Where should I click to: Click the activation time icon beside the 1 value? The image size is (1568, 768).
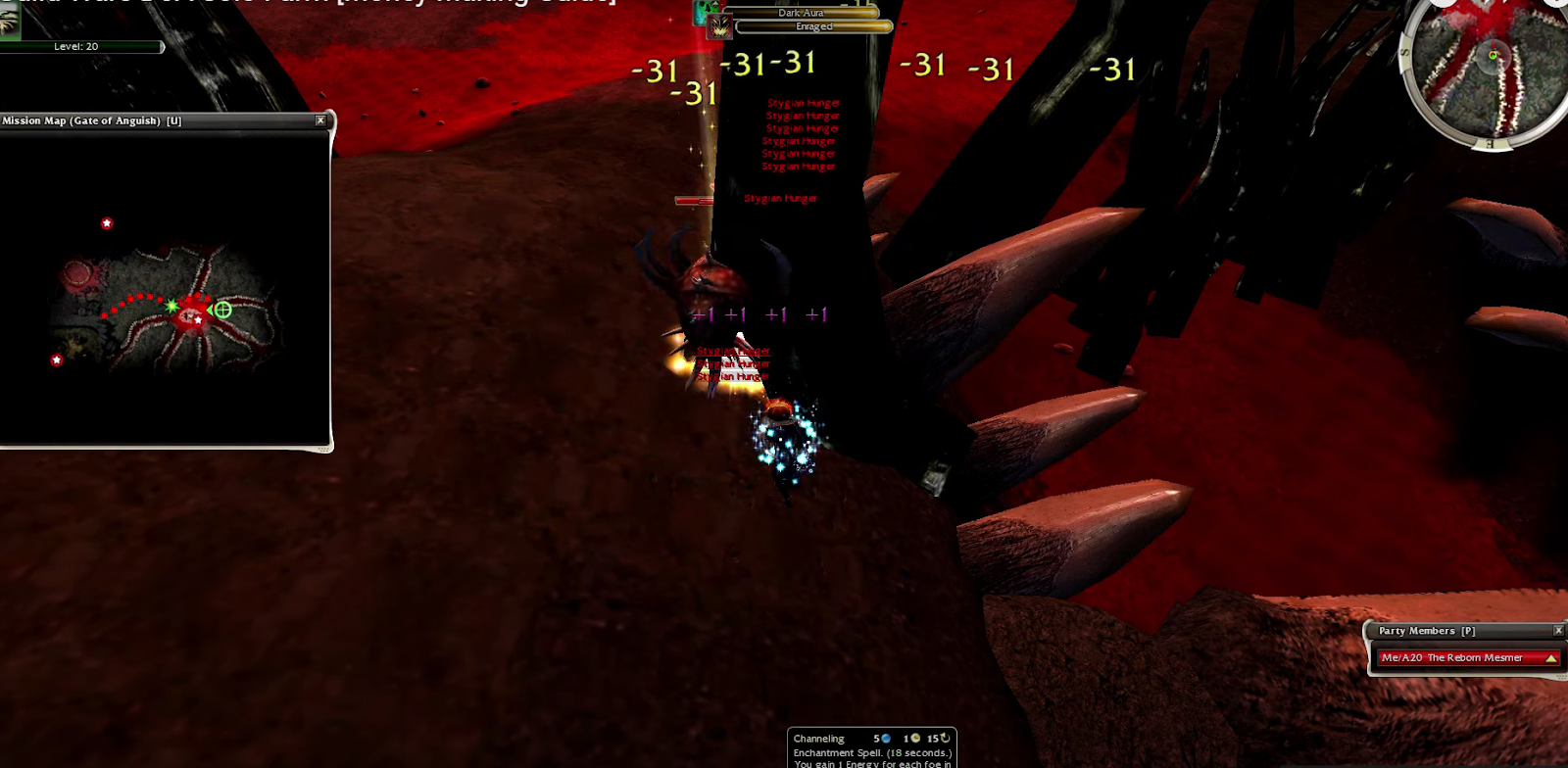click(x=916, y=739)
